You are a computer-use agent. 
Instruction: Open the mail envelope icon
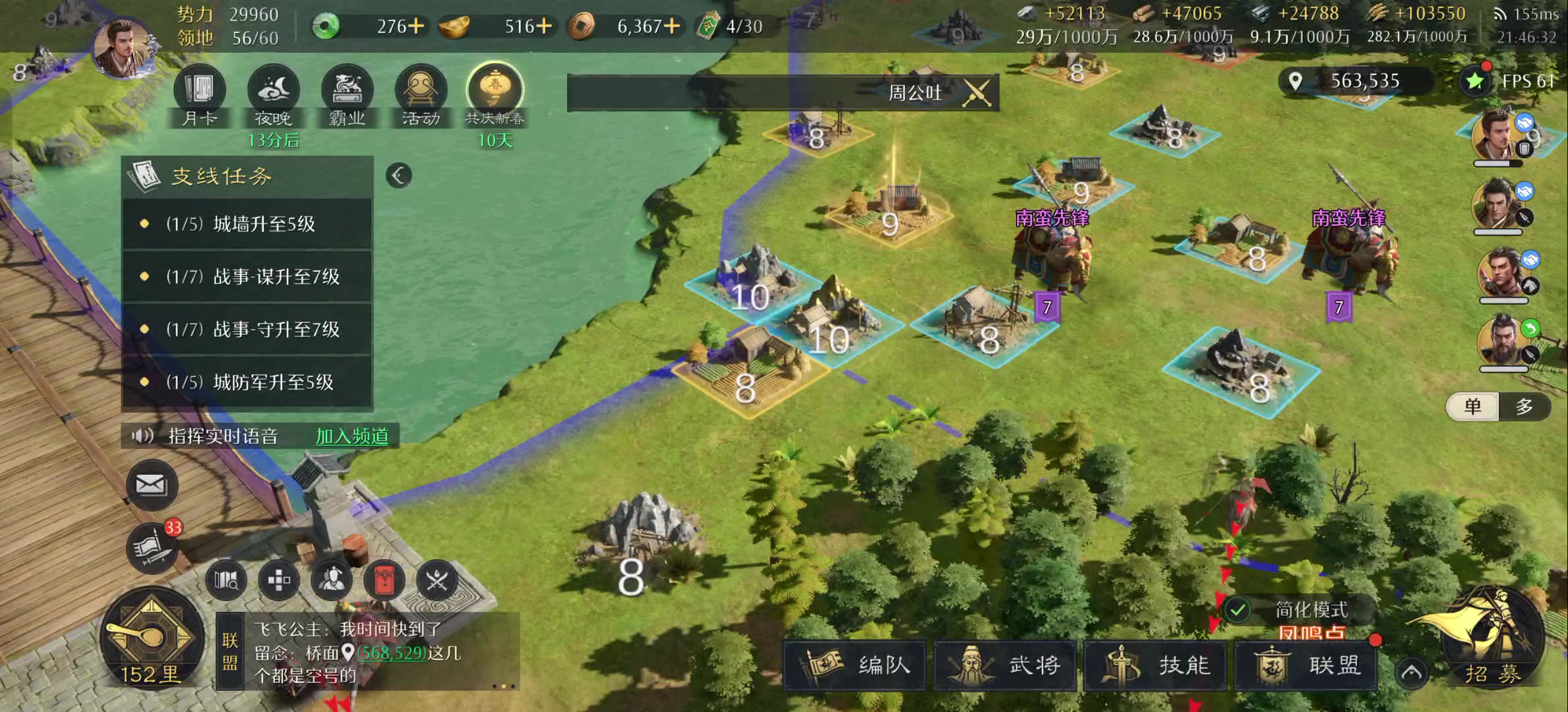pos(152,486)
